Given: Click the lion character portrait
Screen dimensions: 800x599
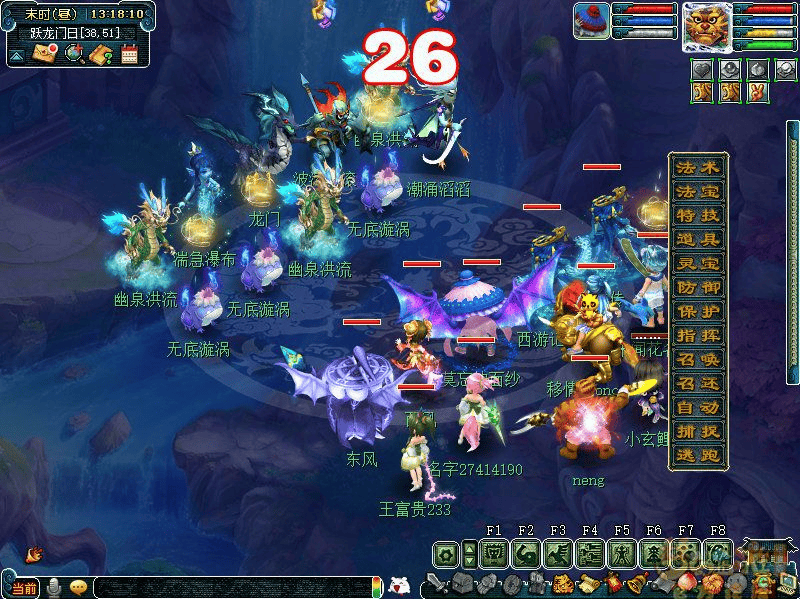Looking at the screenshot, I should pyautogui.click(x=705, y=26).
